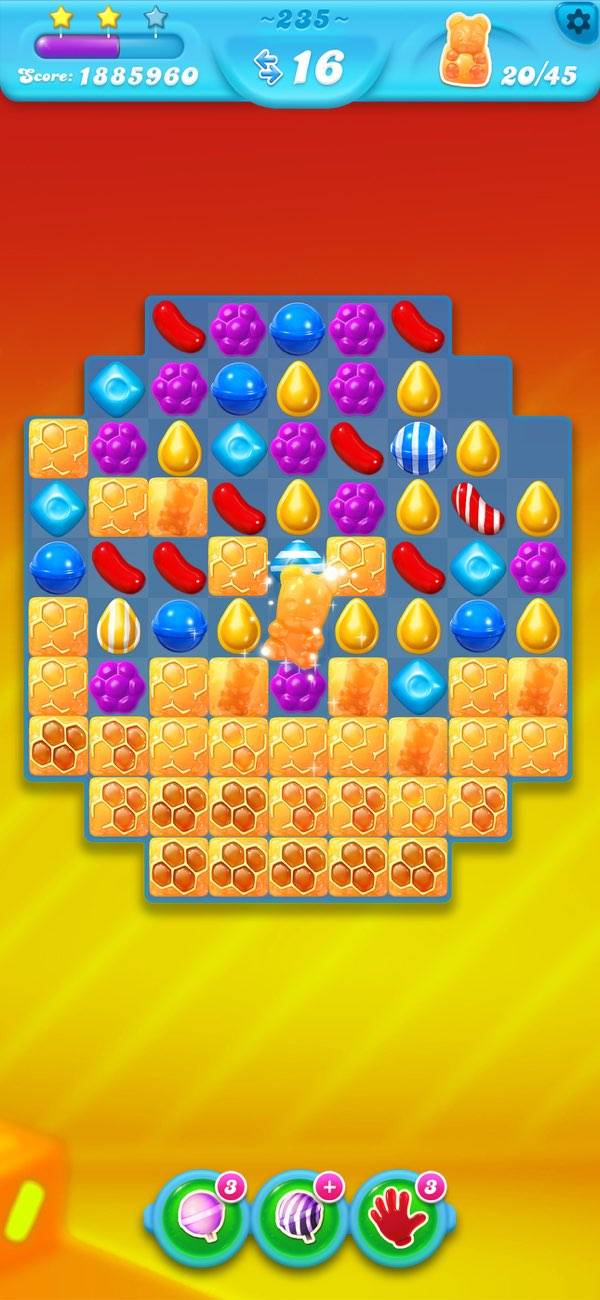
Task: Select the purple striped lollipop booster
Action: (299, 1218)
